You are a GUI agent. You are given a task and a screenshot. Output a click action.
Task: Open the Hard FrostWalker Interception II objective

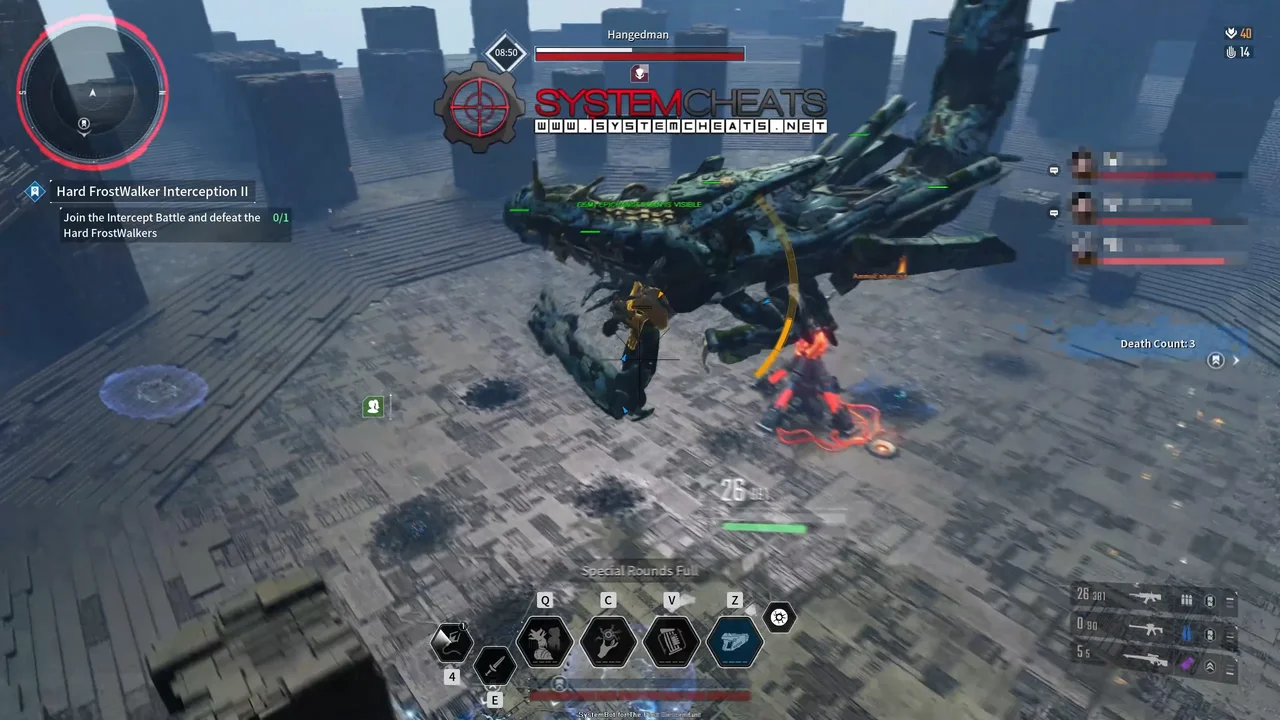point(152,191)
